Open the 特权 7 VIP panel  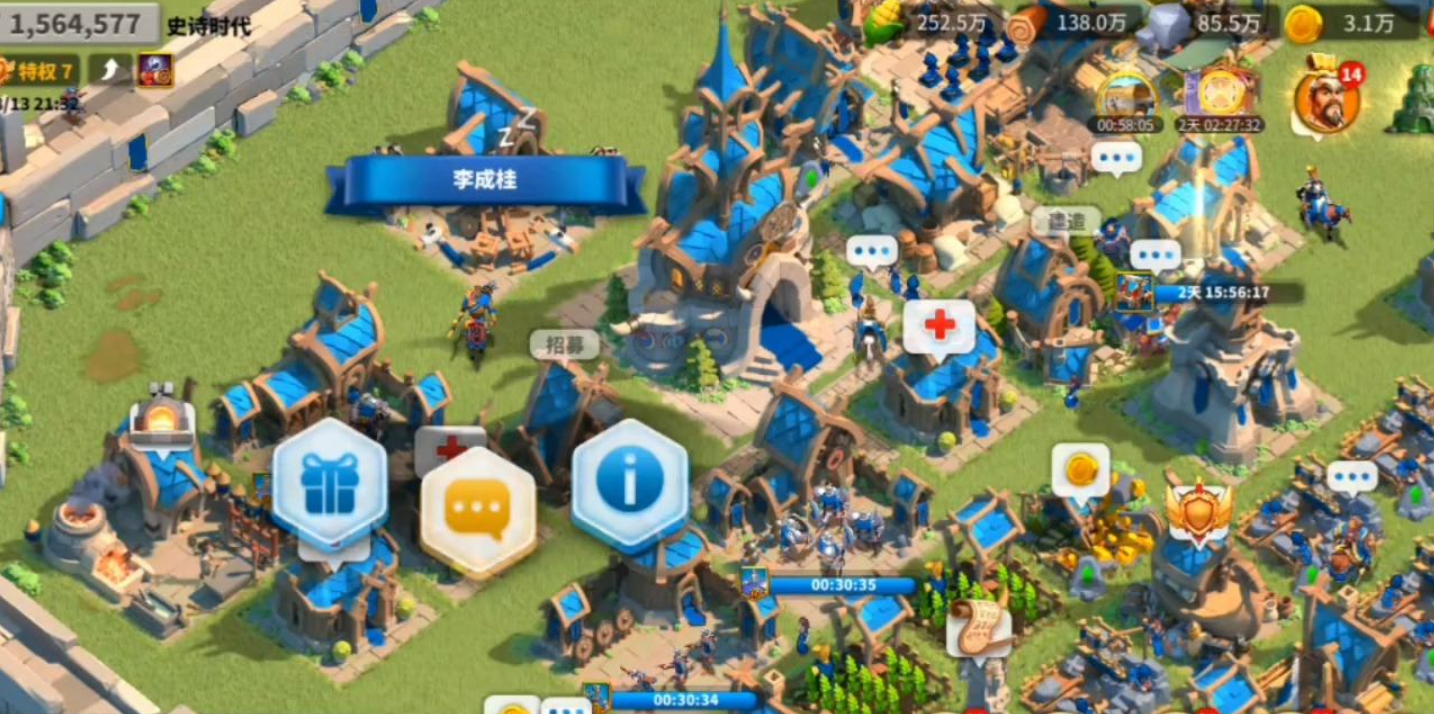(x=40, y=70)
